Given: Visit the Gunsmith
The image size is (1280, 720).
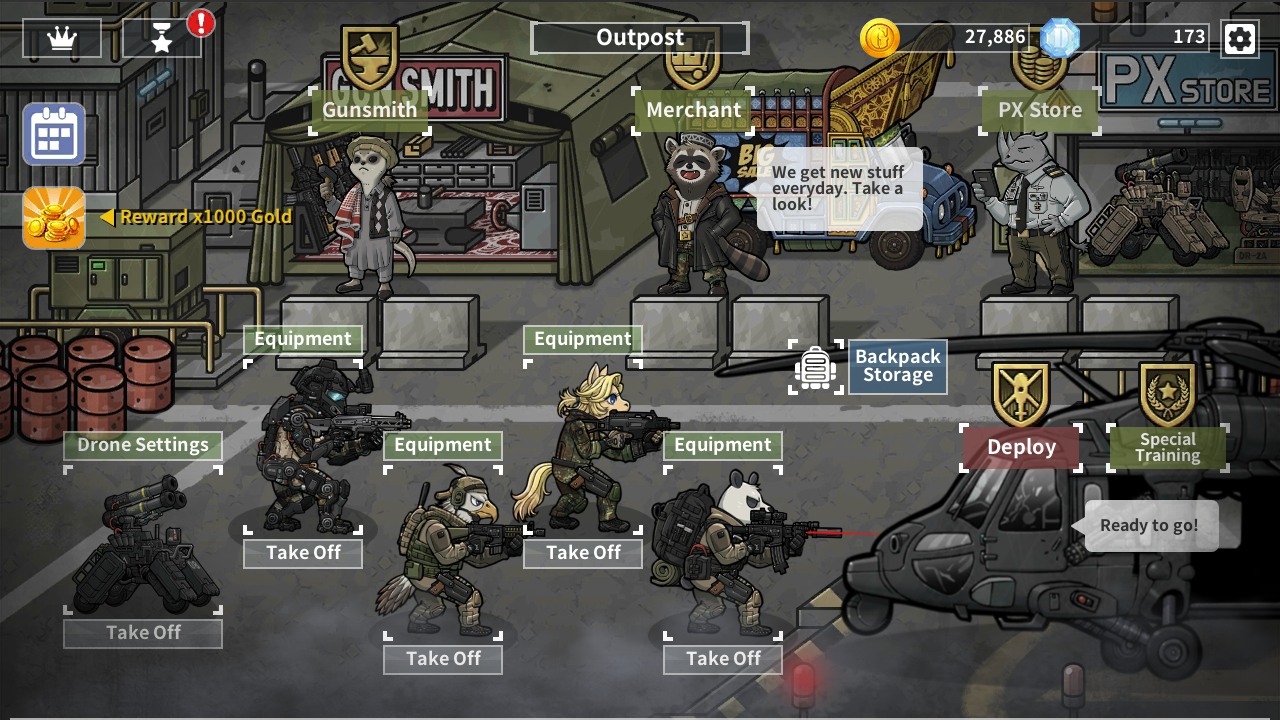Looking at the screenshot, I should tap(369, 110).
